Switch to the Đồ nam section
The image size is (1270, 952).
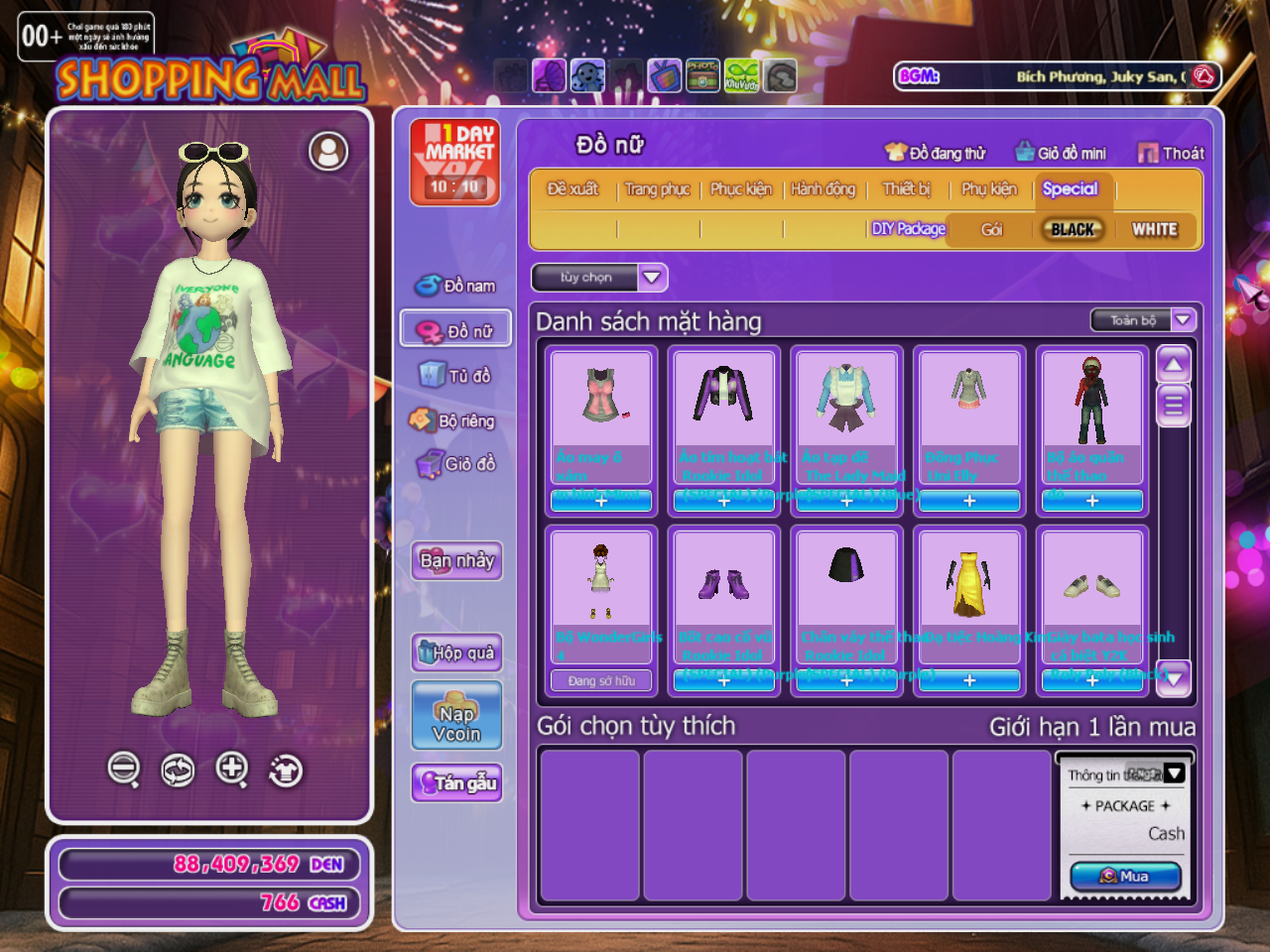pyautogui.click(x=456, y=286)
